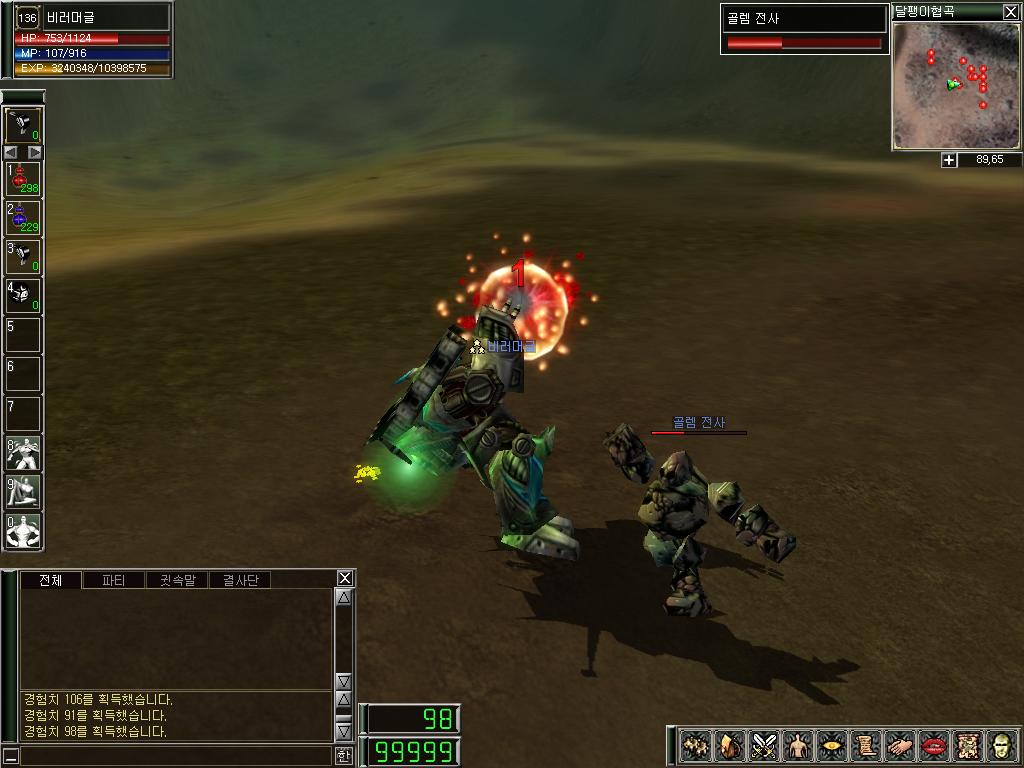Select the star-marked orb item in slot 4
1024x768 pixels.
click(23, 295)
